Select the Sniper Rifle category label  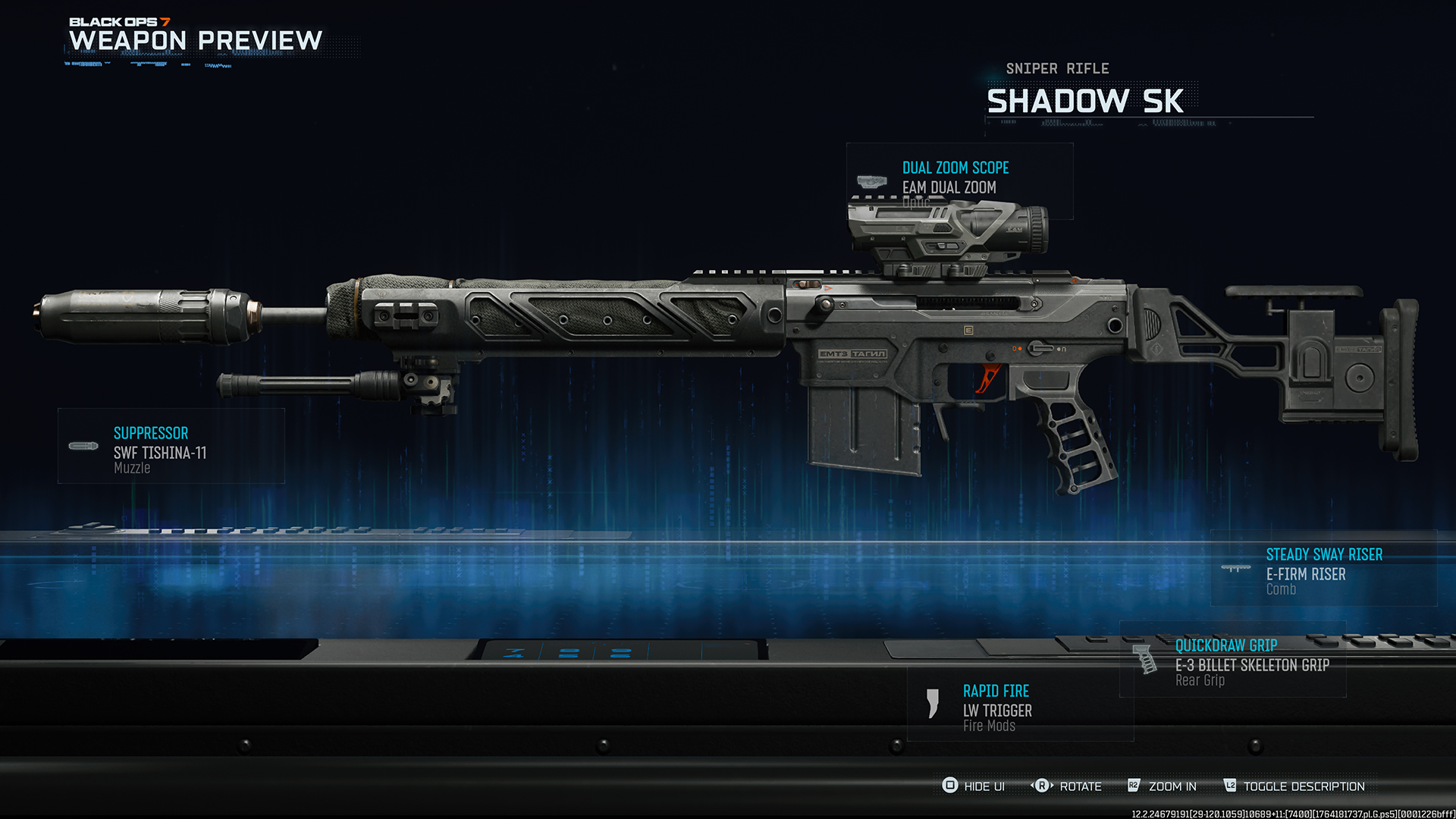point(1057,68)
